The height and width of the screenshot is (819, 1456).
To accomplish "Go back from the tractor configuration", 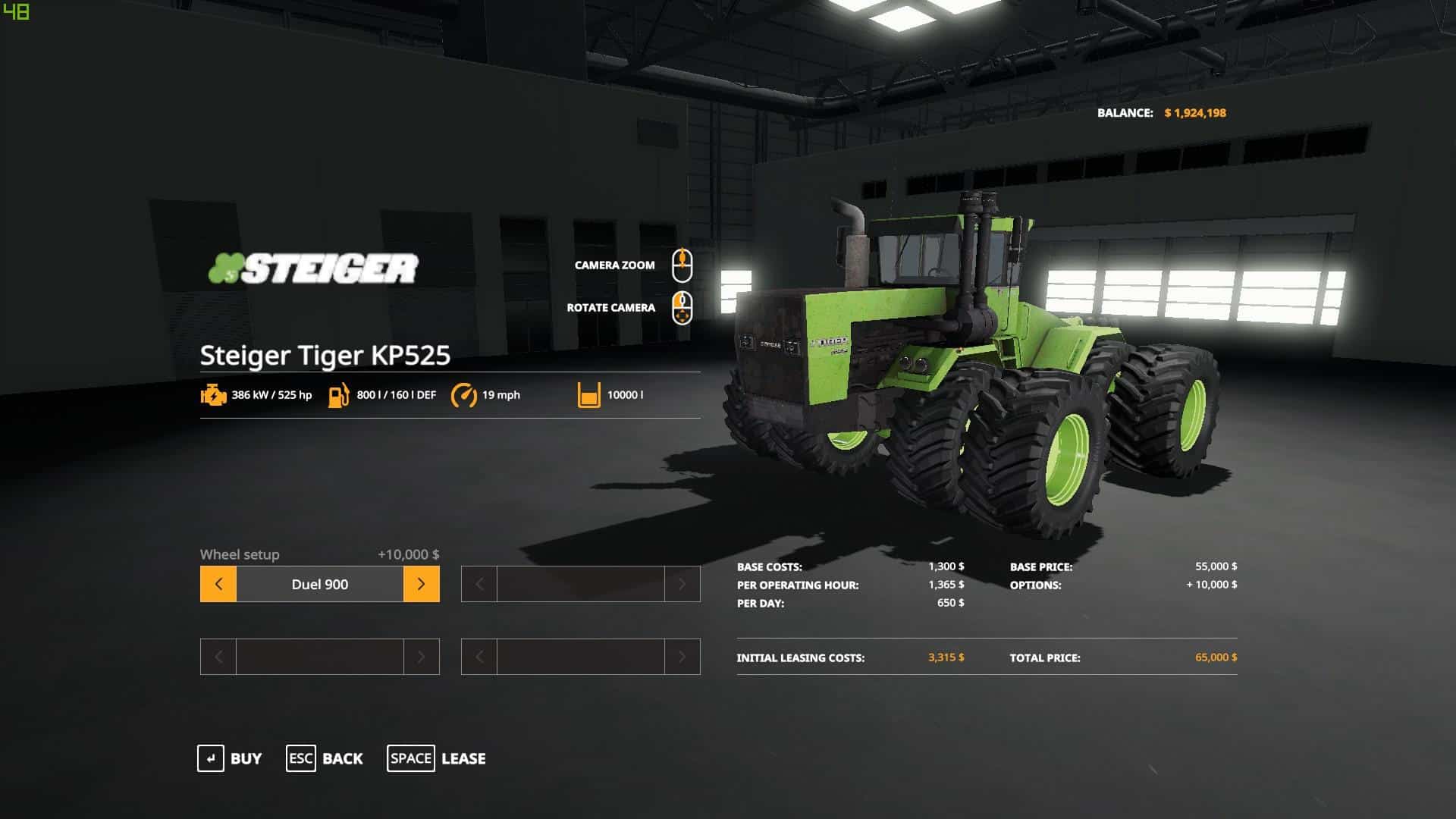I will pos(325,758).
